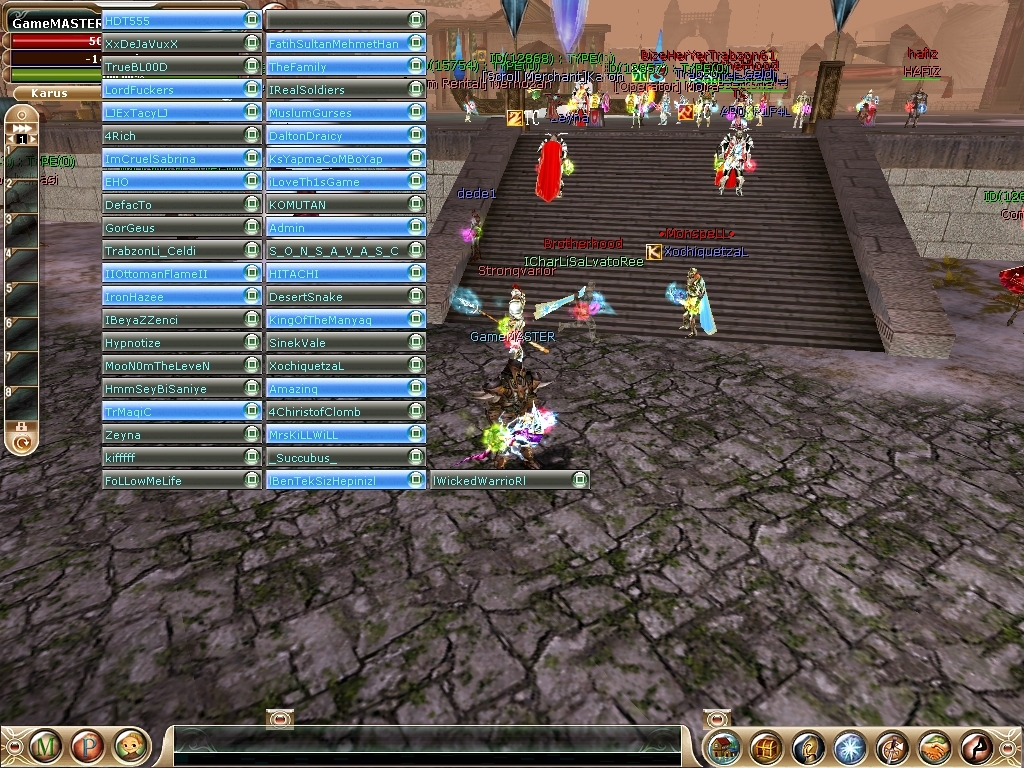
Task: Open the green M menu button
Action: point(46,745)
